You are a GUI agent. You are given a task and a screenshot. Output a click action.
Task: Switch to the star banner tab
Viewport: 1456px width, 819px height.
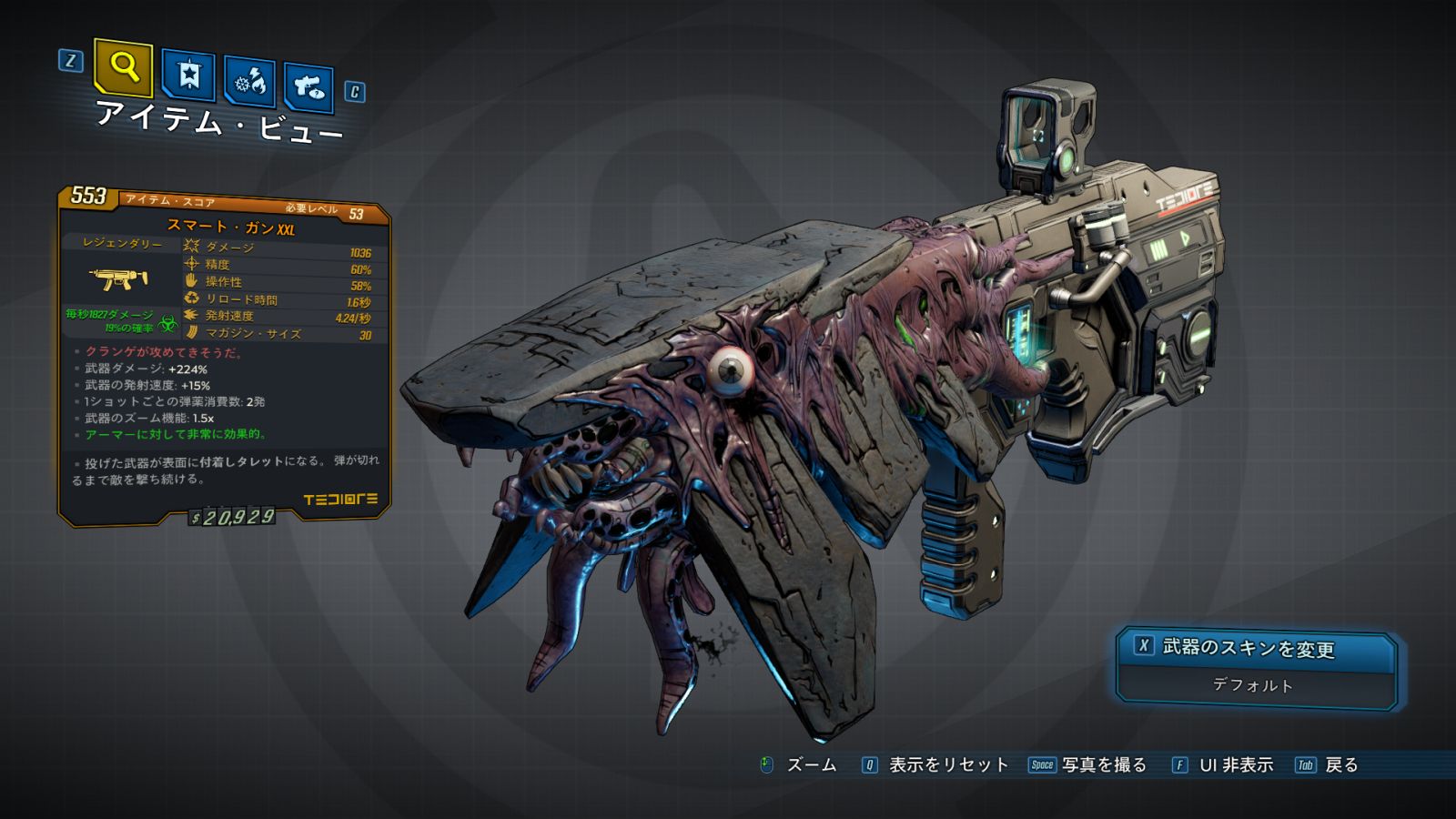(188, 76)
